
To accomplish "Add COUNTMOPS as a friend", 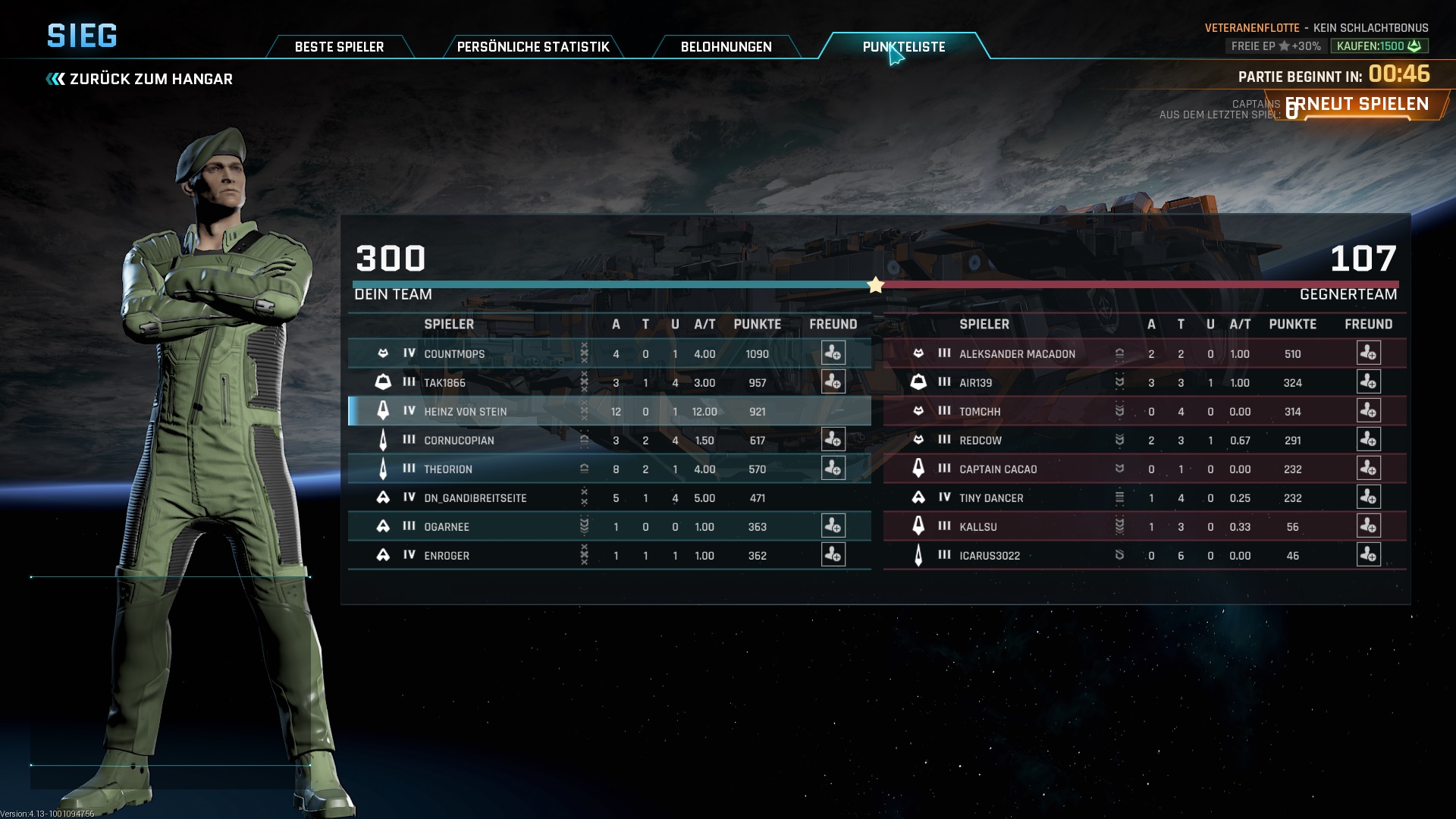I will (x=833, y=353).
